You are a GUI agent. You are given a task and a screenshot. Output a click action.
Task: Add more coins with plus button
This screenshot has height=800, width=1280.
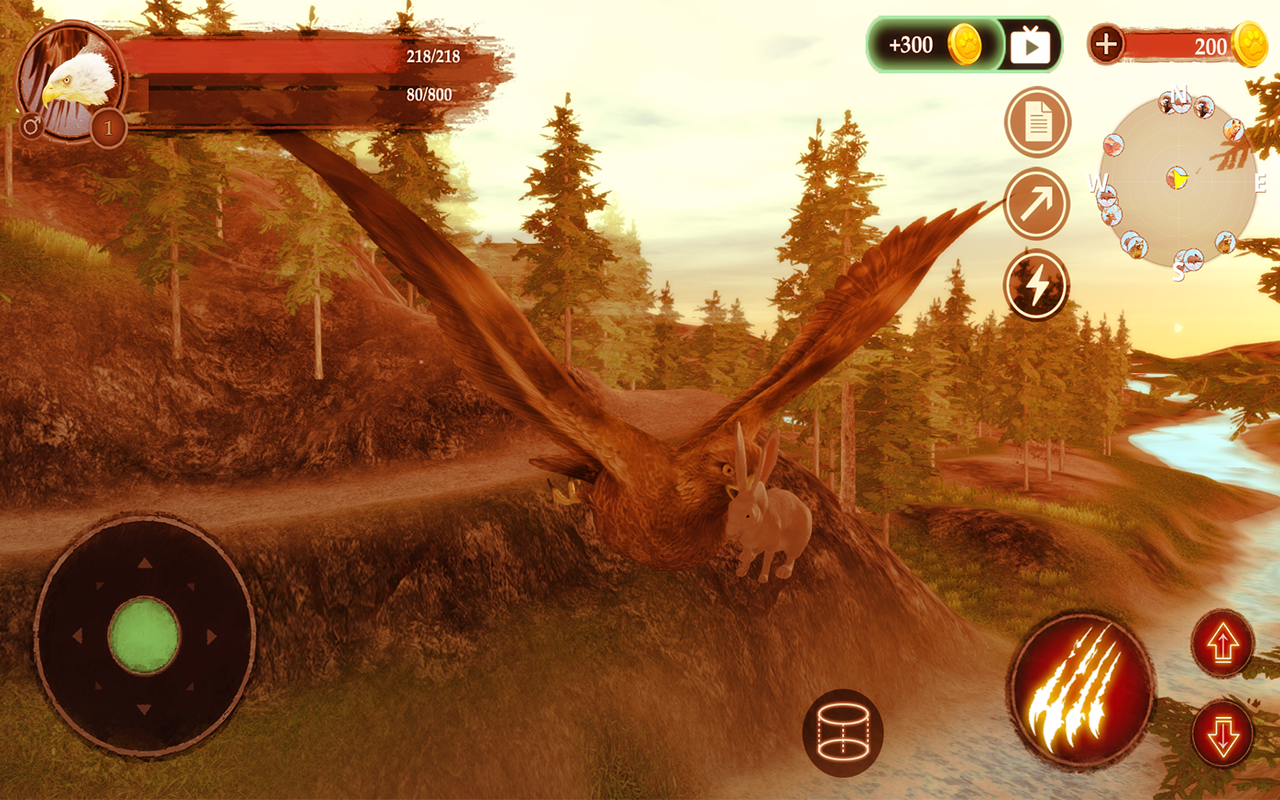tap(1106, 44)
